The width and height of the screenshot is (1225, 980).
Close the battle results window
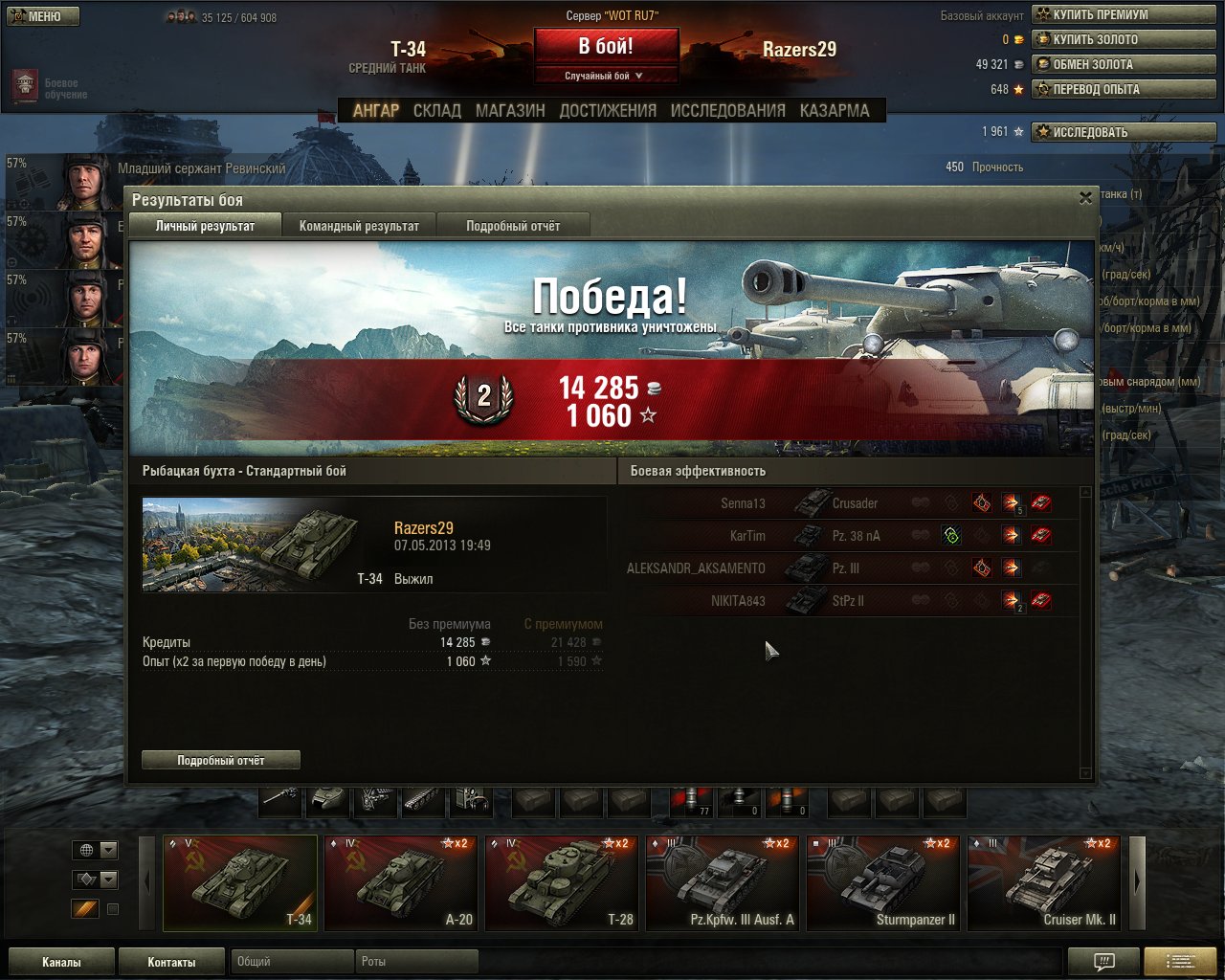pos(1085,198)
